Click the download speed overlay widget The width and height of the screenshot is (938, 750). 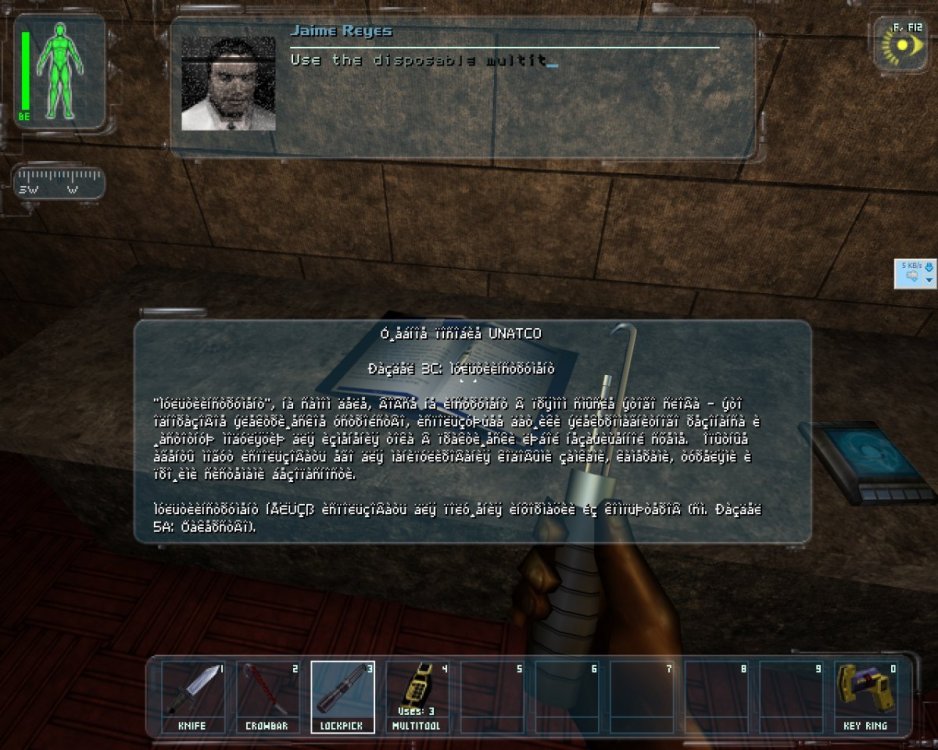pyautogui.click(x=912, y=272)
